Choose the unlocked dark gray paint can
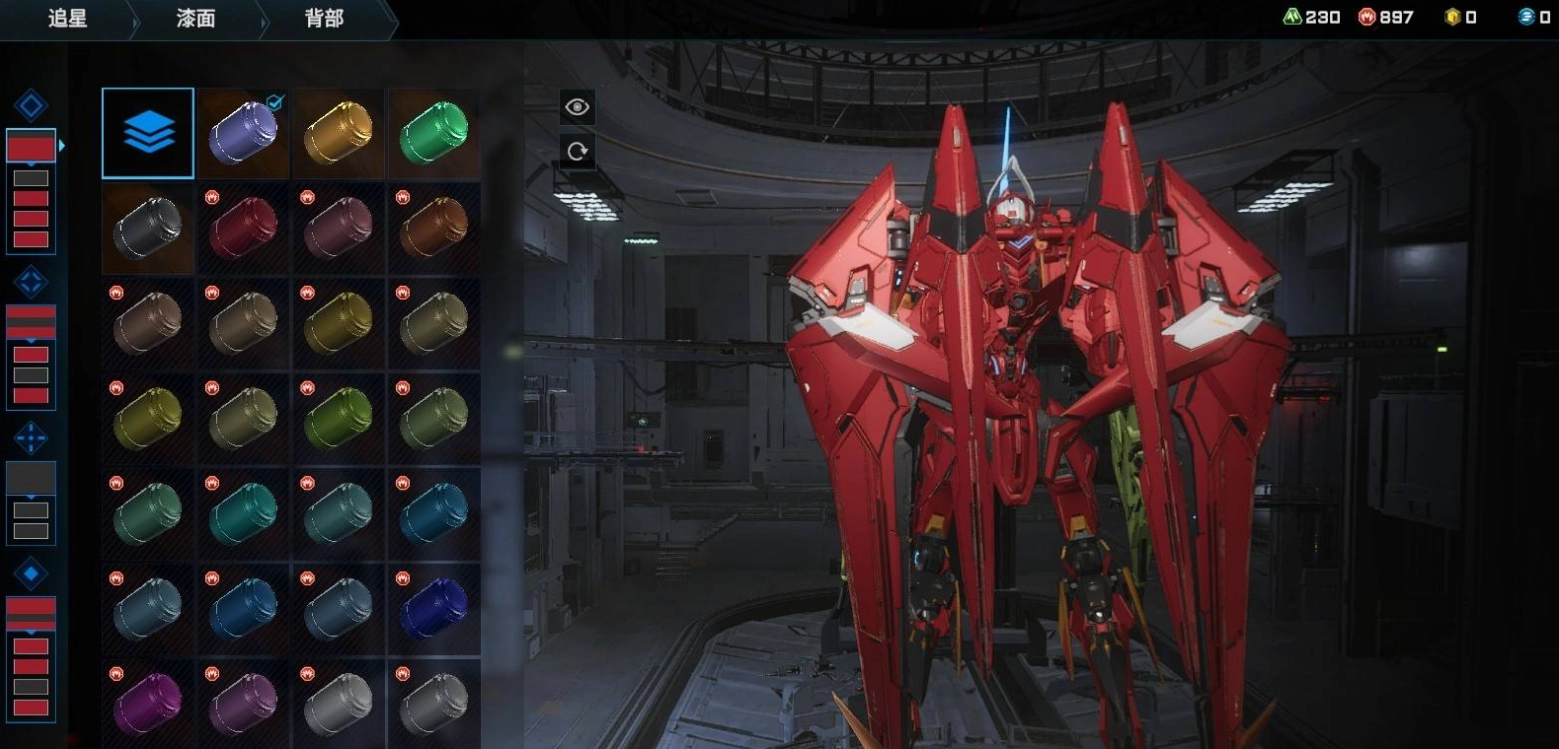The height and width of the screenshot is (749, 1559). tap(148, 228)
